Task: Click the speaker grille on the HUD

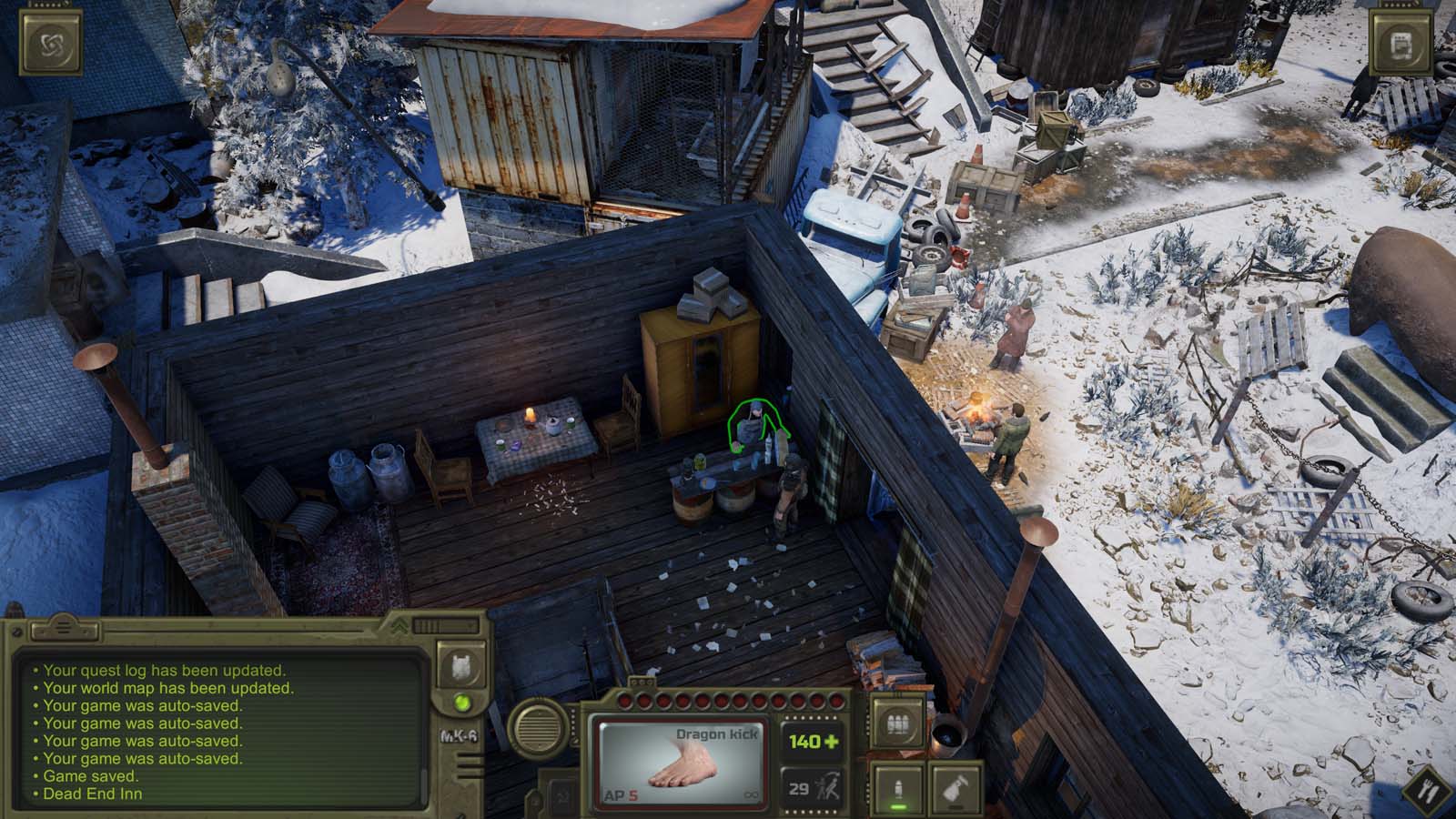Action: pos(541,728)
